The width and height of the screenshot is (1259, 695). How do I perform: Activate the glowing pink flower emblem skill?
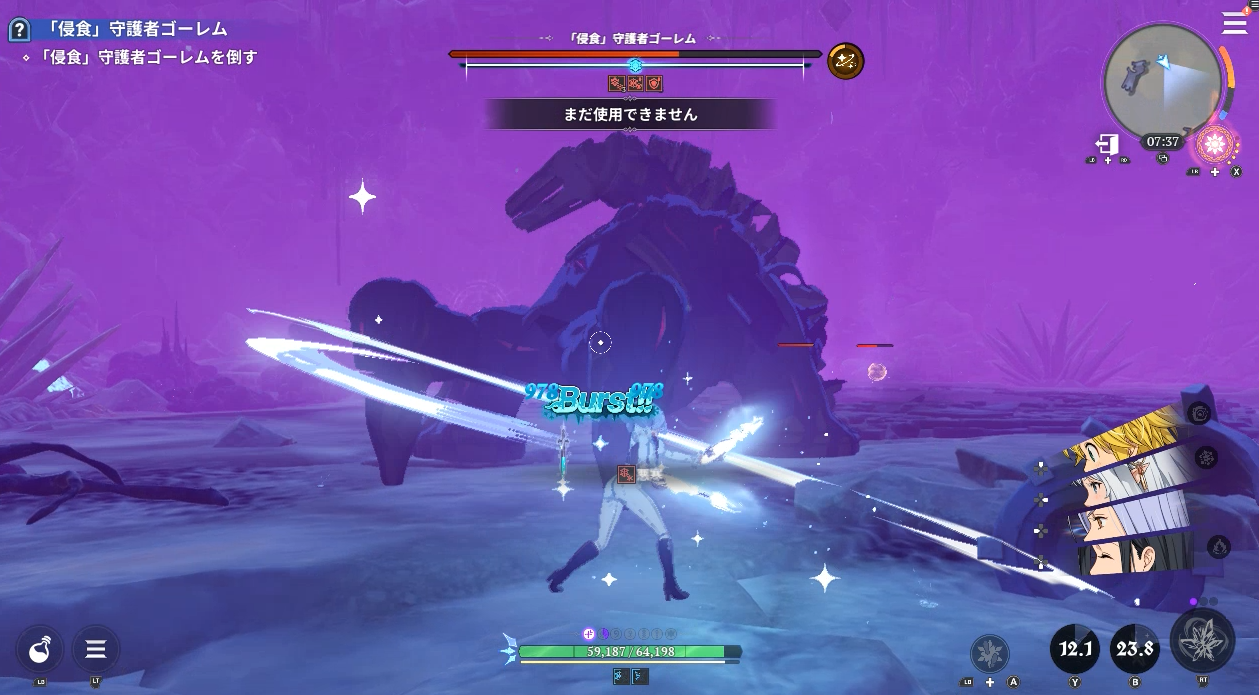pyautogui.click(x=1215, y=146)
